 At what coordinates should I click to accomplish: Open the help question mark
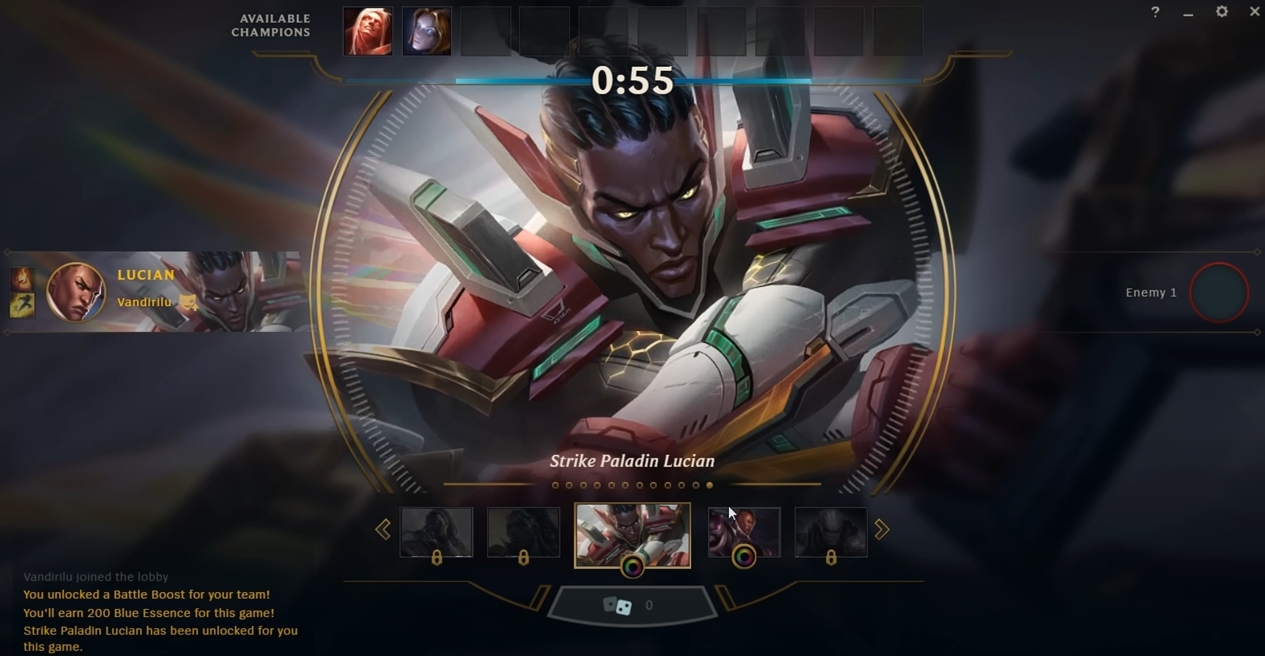1155,12
